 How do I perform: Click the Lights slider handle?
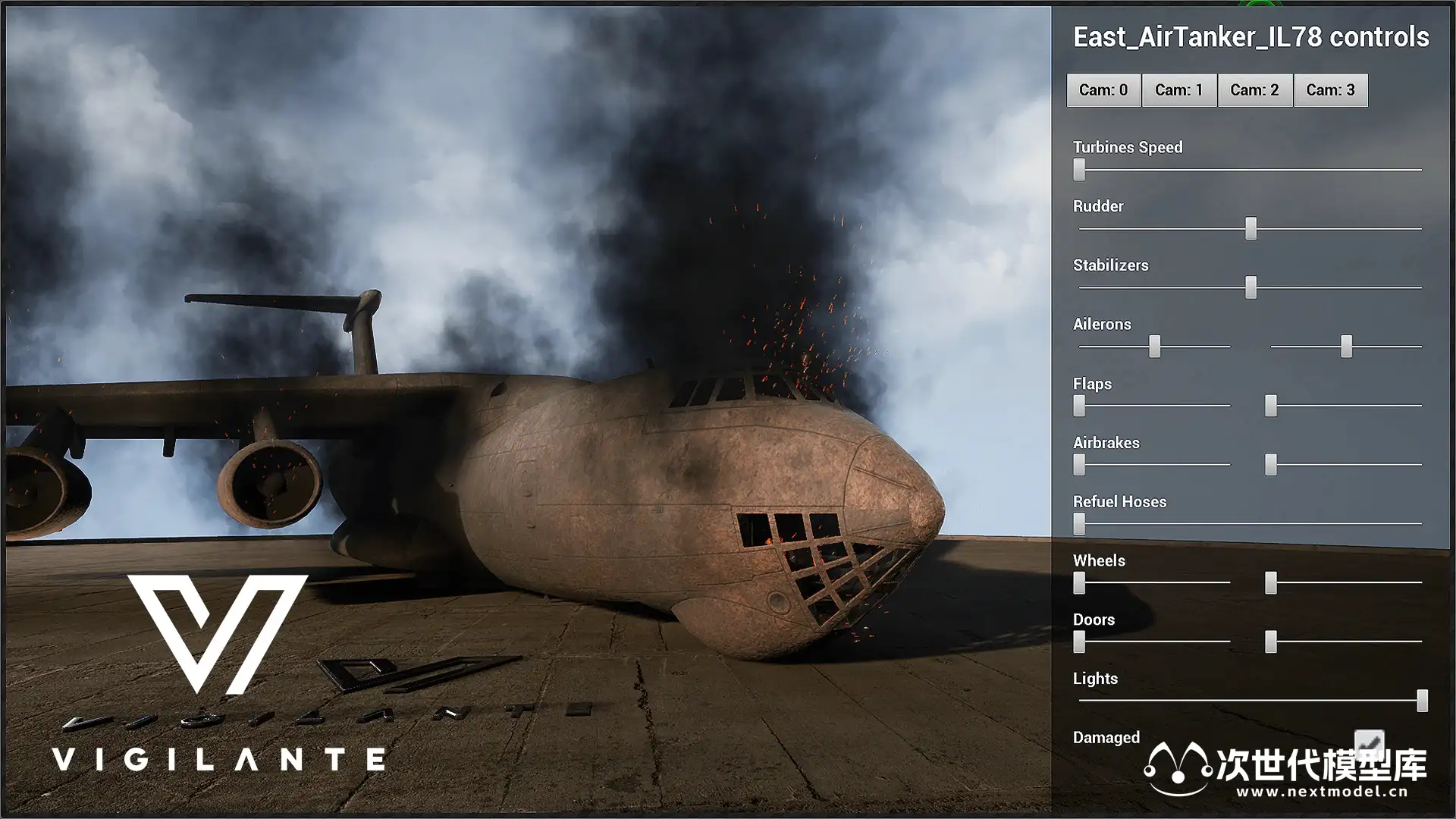[1422, 701]
